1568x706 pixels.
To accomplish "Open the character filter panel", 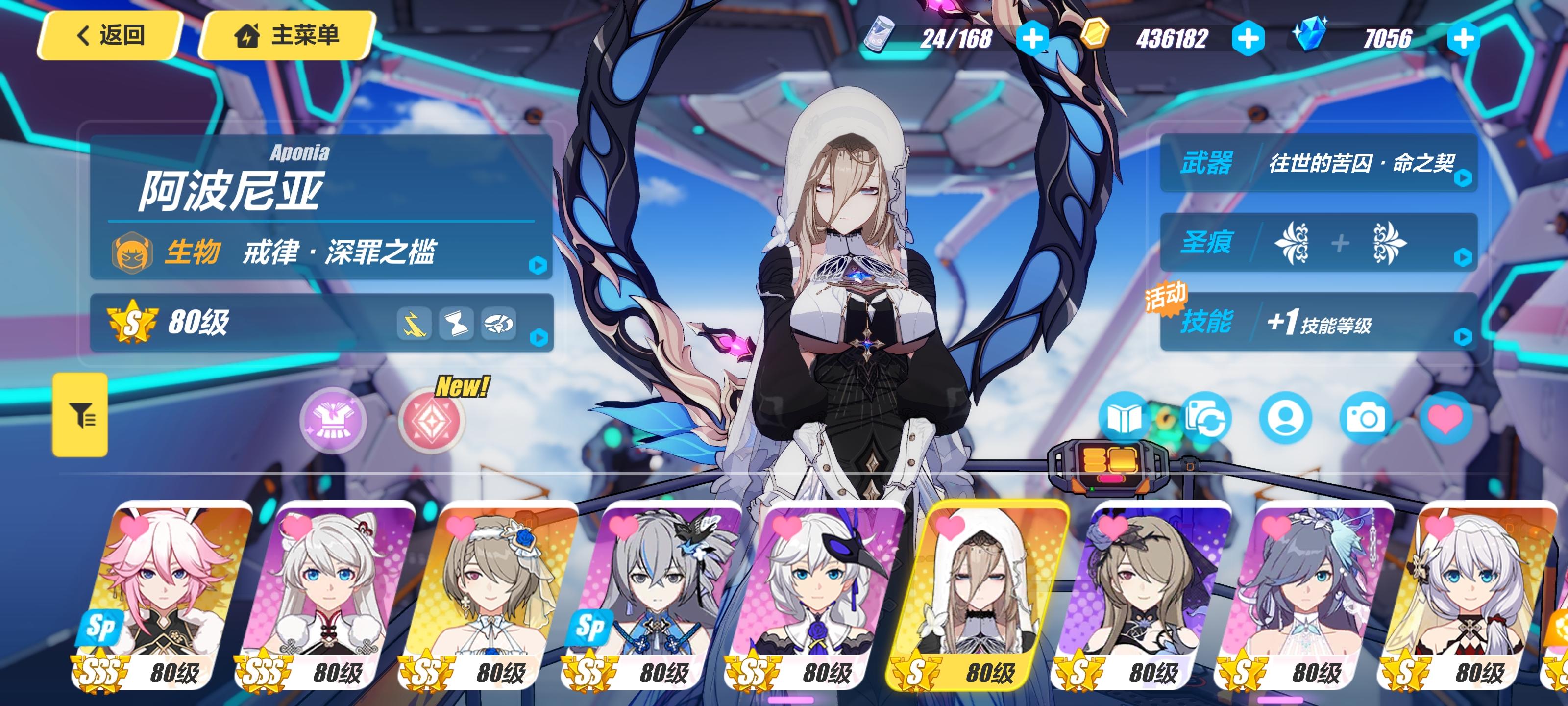I will point(81,416).
